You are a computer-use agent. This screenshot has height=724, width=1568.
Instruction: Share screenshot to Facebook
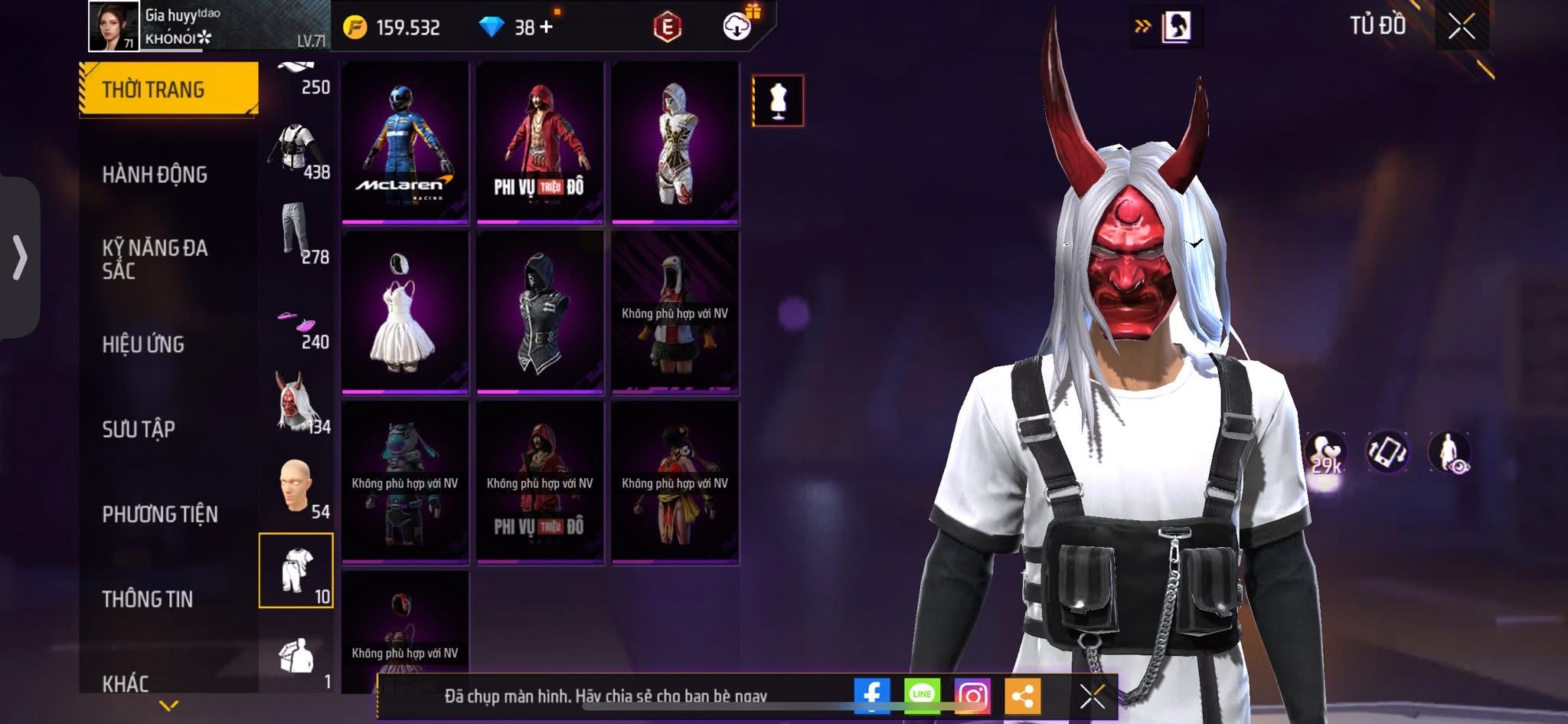871,696
